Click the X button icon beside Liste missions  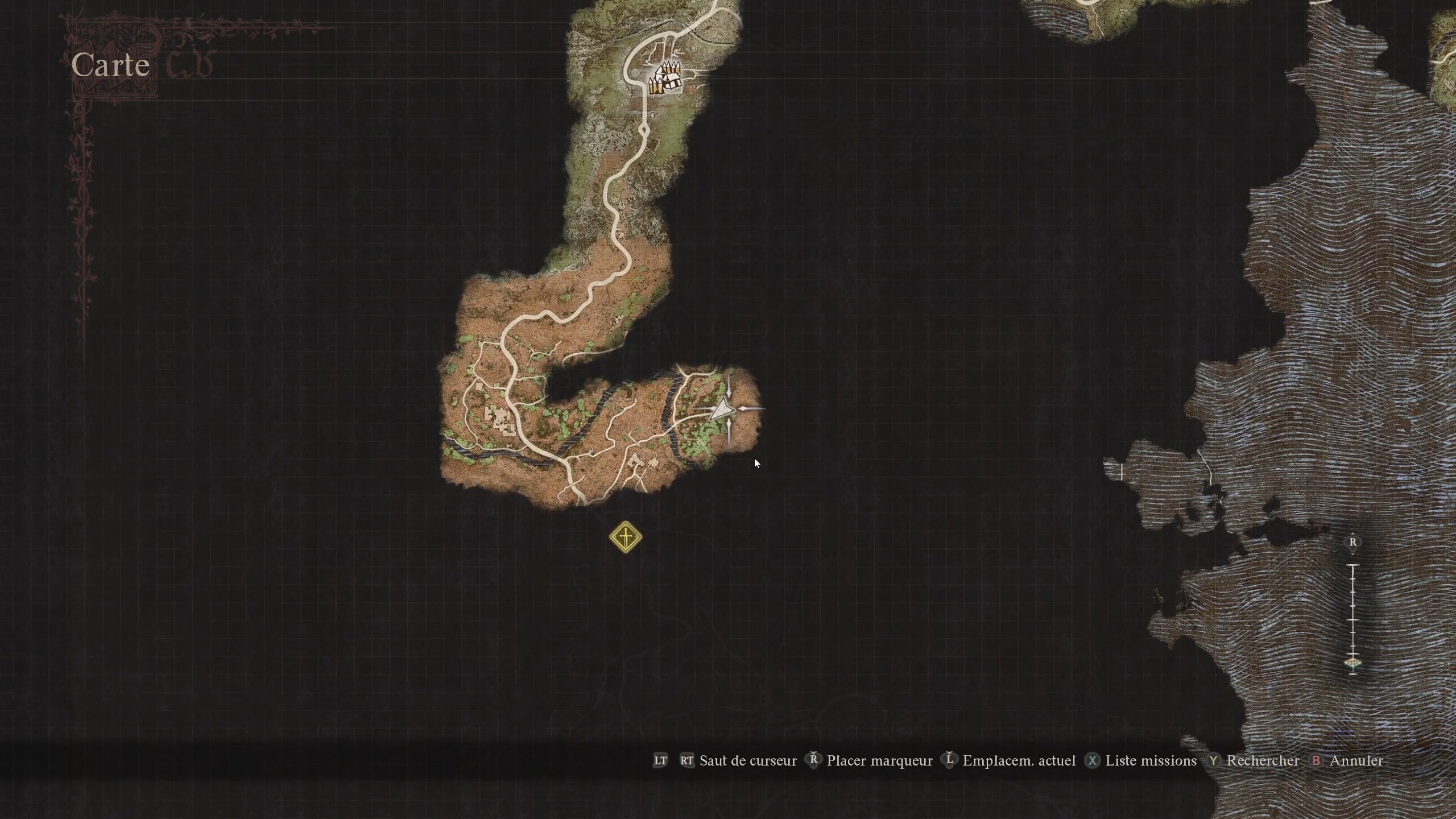[1093, 761]
